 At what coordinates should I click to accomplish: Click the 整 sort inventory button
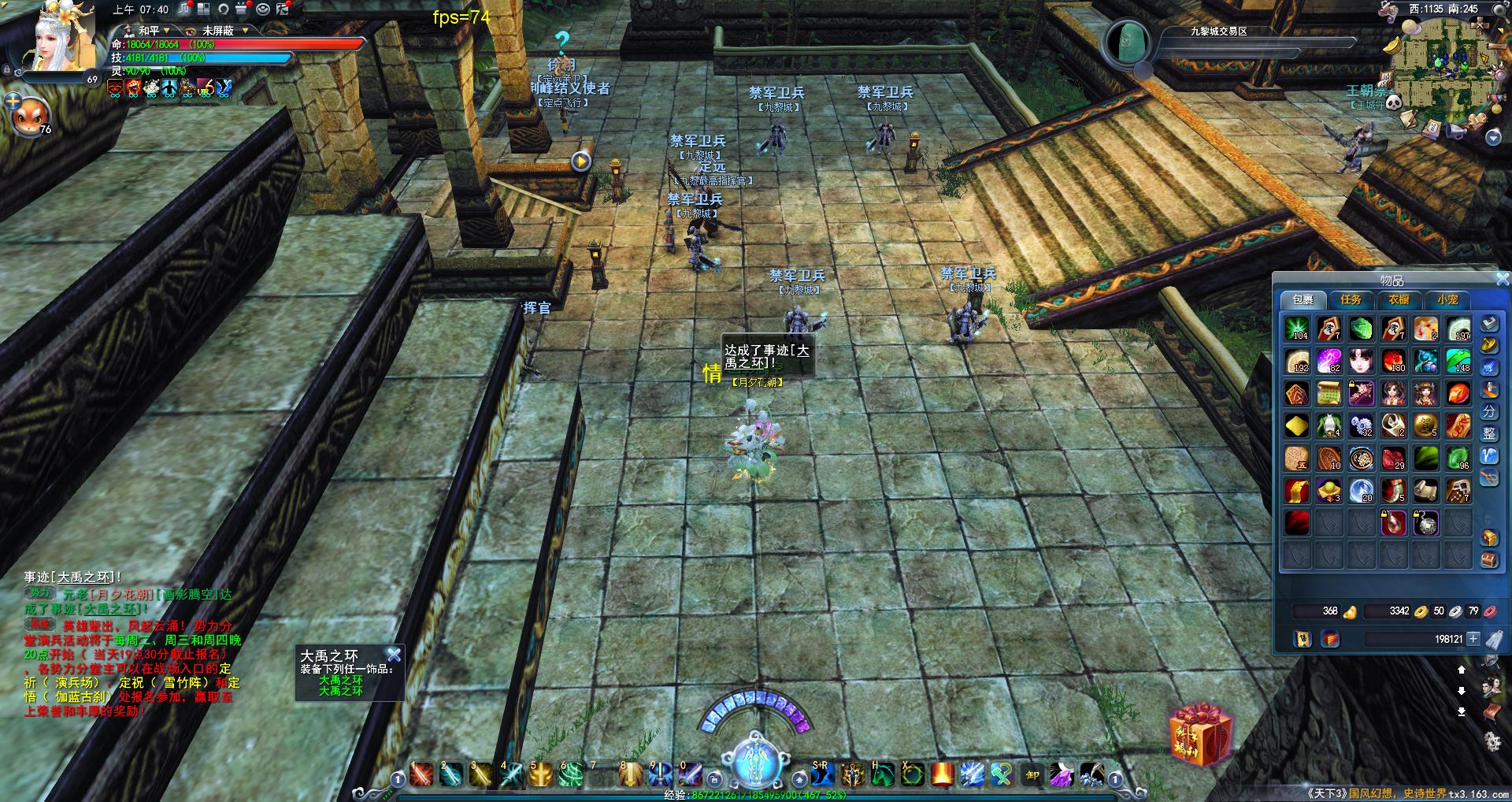(1489, 434)
